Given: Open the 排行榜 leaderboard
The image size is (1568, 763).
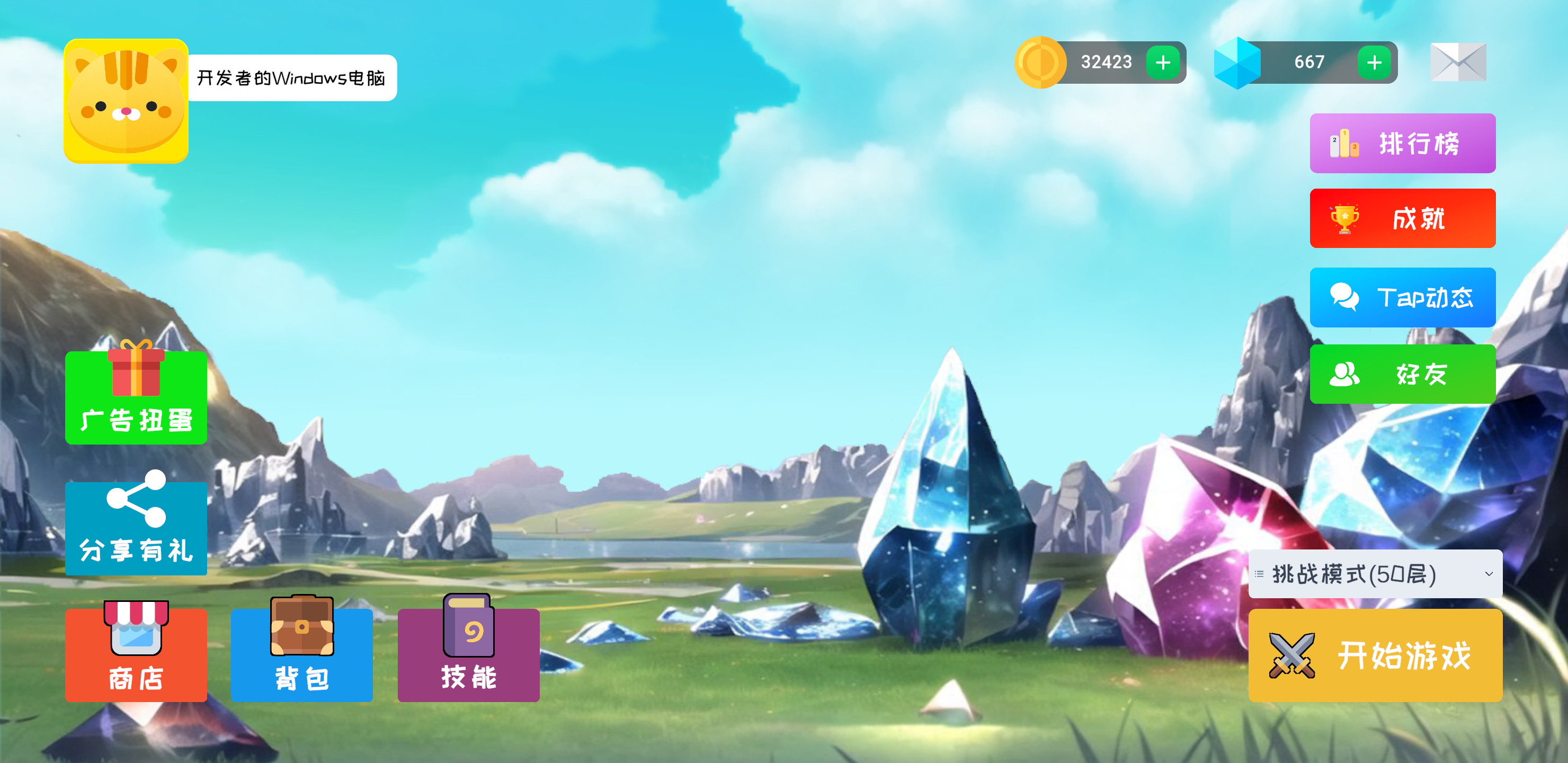Looking at the screenshot, I should pos(1402,144).
